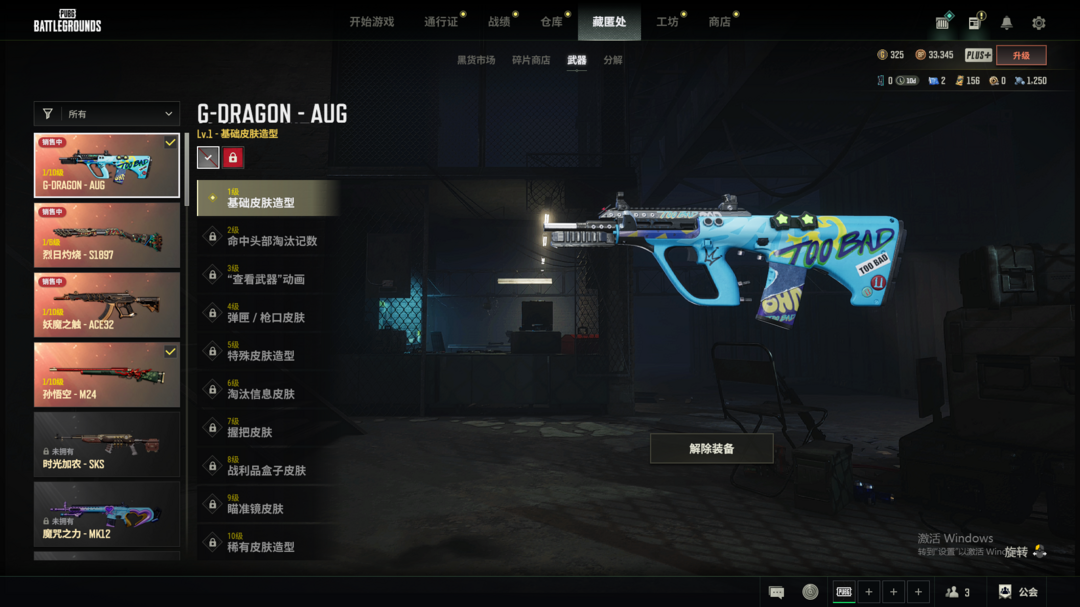Show the 黑货市场 sub-tab
This screenshot has width=1080, height=607.
pos(476,60)
